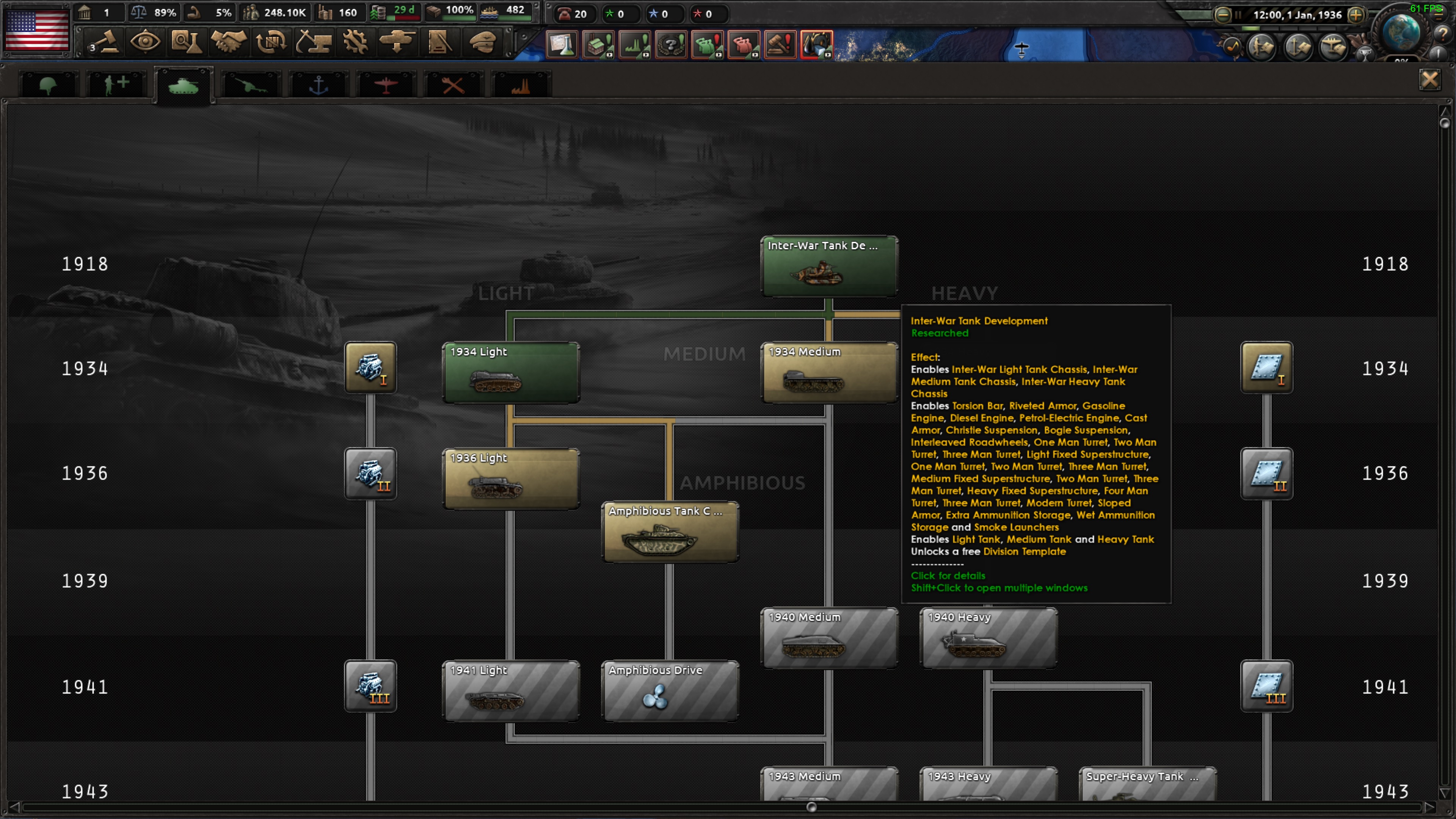The width and height of the screenshot is (1456, 819).
Task: Select the Amphibious Drive technology
Action: click(x=670, y=691)
